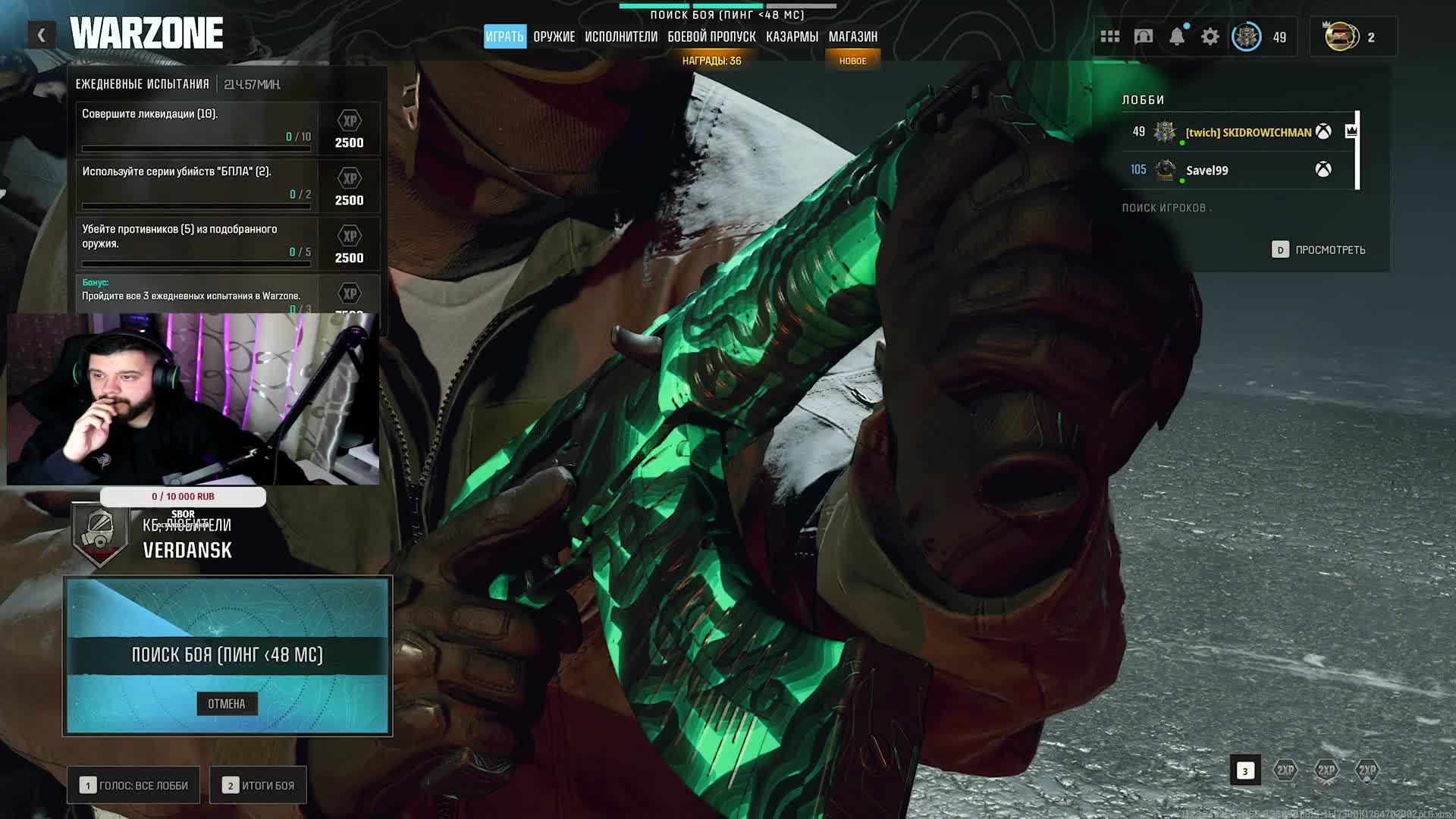Cancel matchmaking with ОТМЕНА
The height and width of the screenshot is (819, 1456).
click(x=227, y=704)
